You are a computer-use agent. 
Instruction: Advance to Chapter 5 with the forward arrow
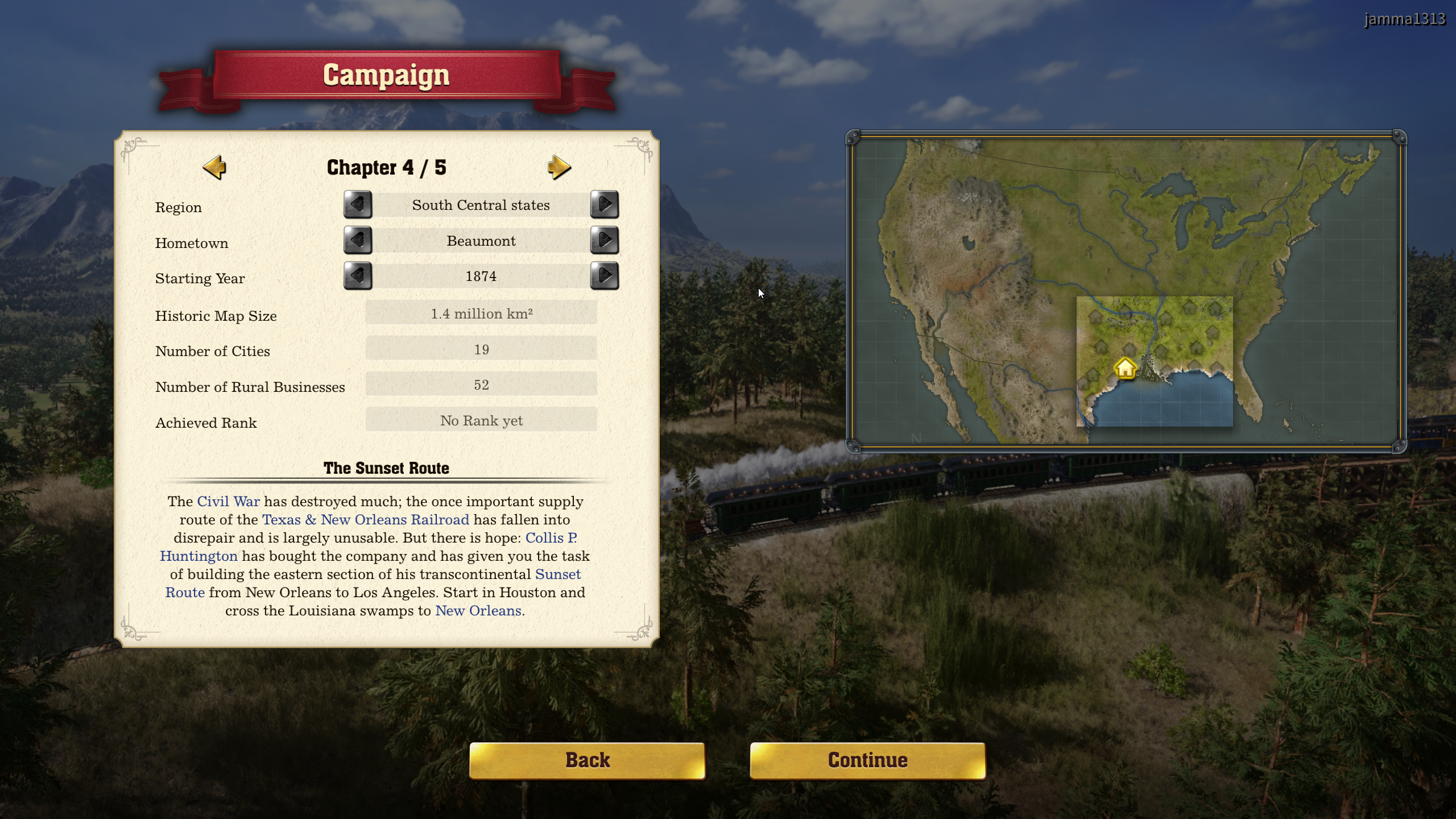pyautogui.click(x=560, y=167)
